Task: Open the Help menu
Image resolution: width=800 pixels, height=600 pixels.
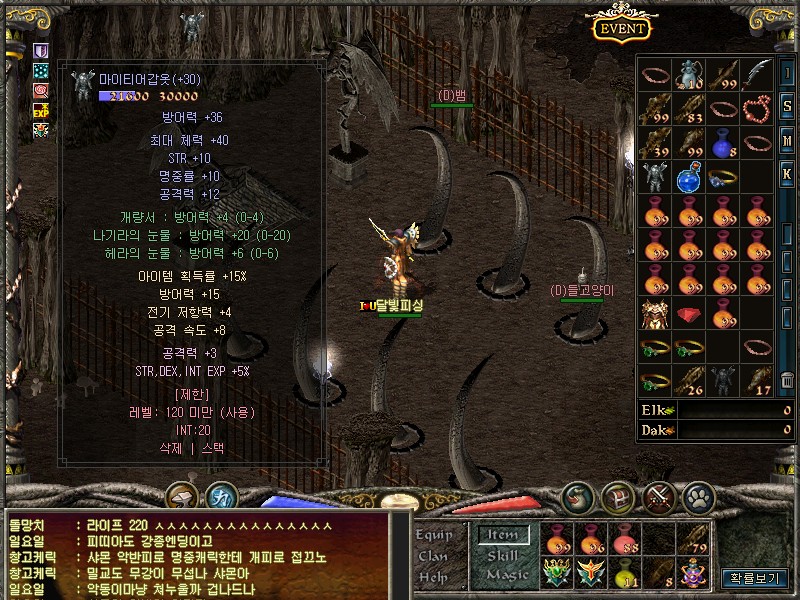Action: tap(433, 577)
